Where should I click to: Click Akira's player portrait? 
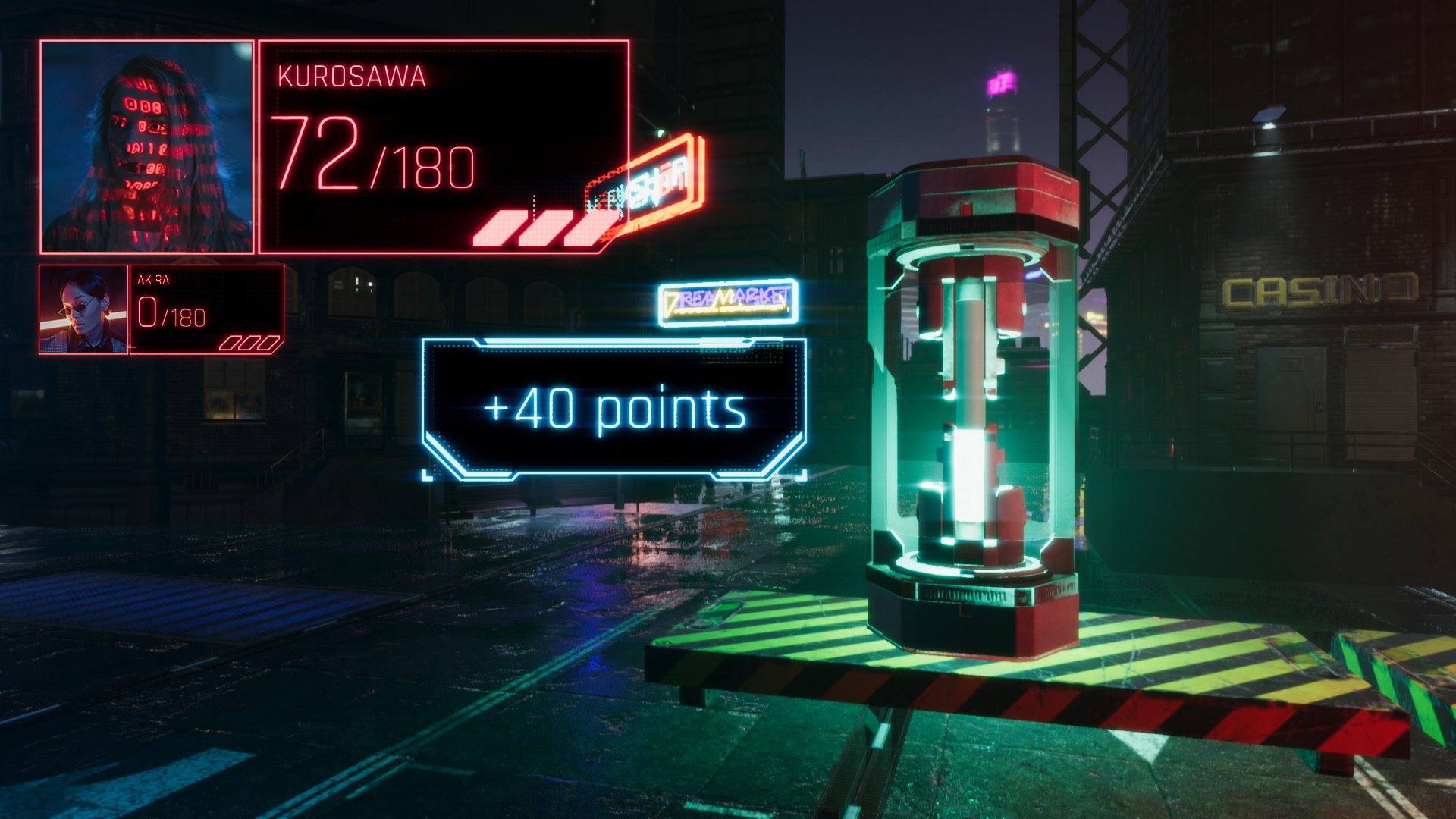click(83, 309)
